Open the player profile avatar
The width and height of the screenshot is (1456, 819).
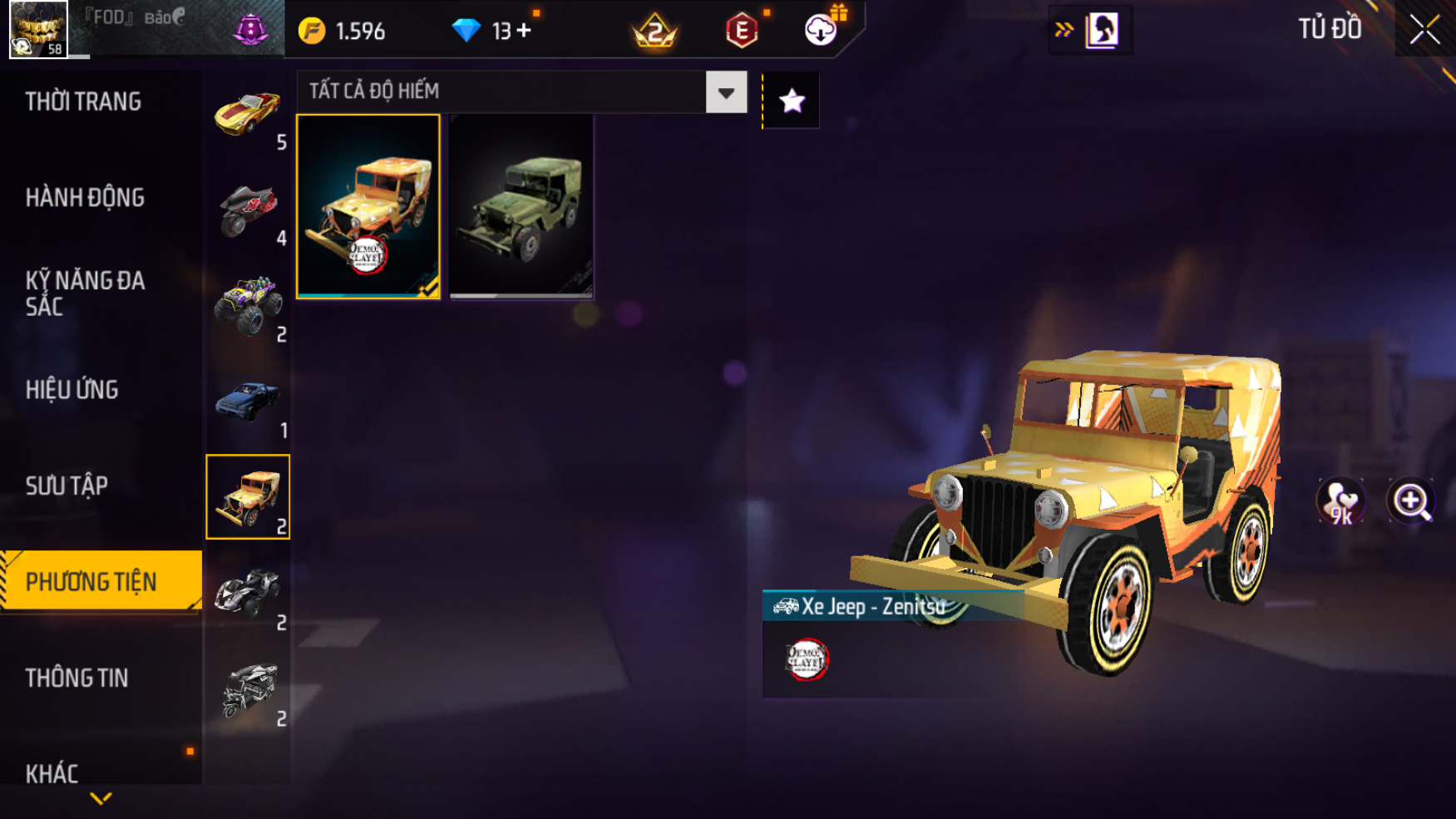click(38, 30)
